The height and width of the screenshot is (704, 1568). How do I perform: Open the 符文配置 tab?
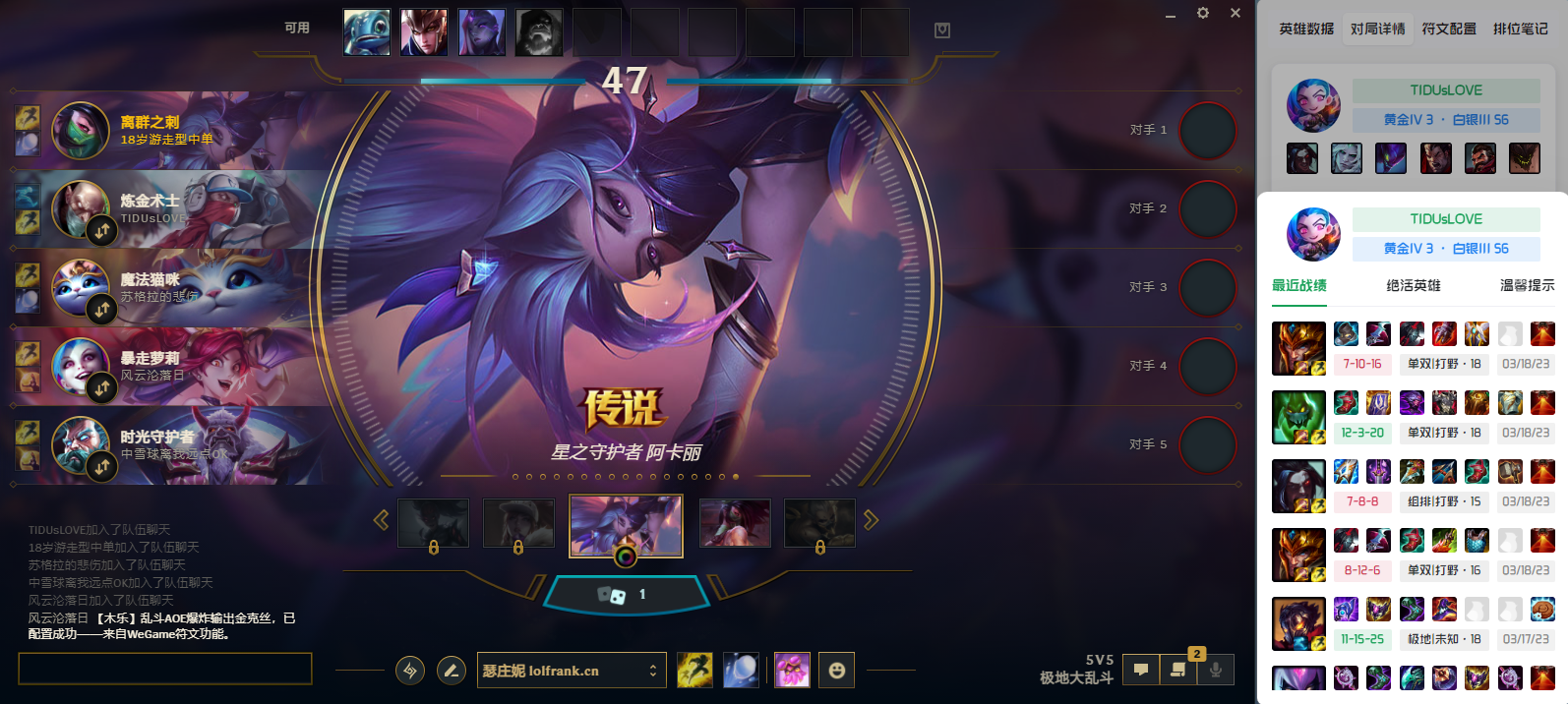tap(1449, 29)
